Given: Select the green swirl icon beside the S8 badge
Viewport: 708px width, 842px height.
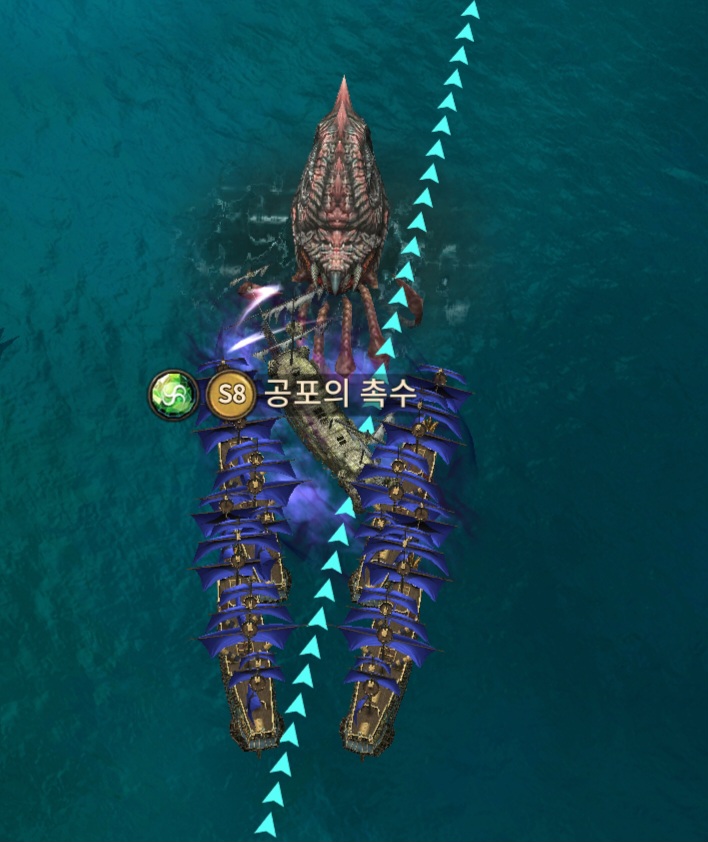Looking at the screenshot, I should tap(171, 394).
